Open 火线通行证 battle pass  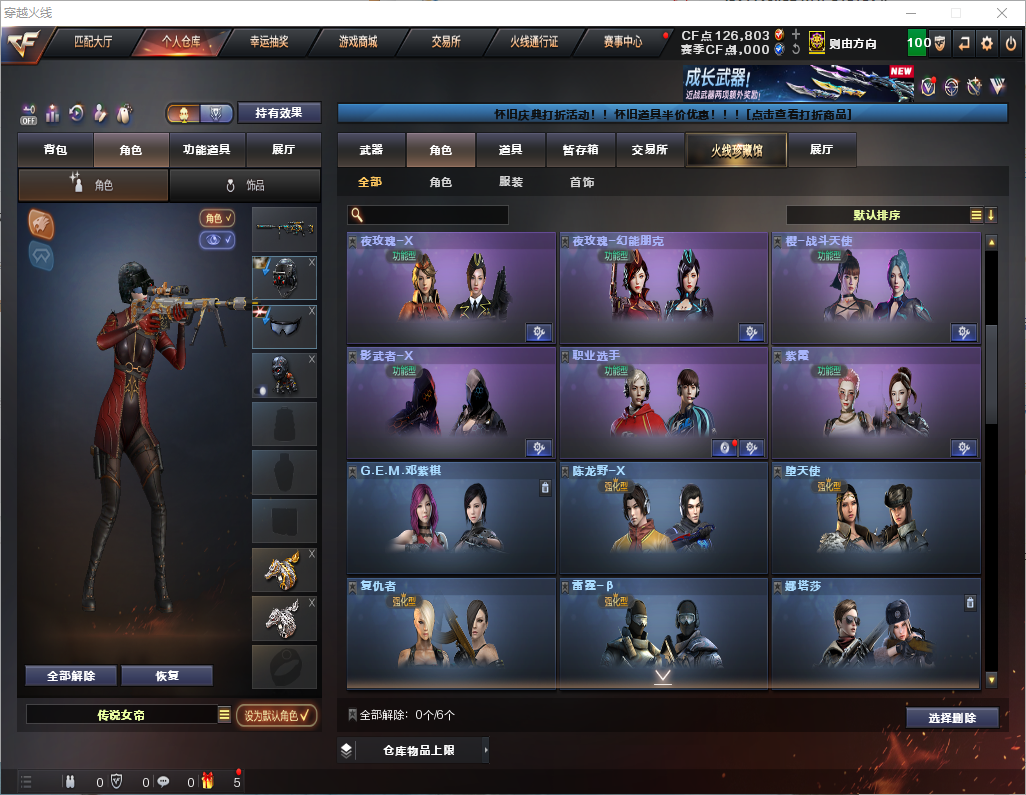point(534,42)
